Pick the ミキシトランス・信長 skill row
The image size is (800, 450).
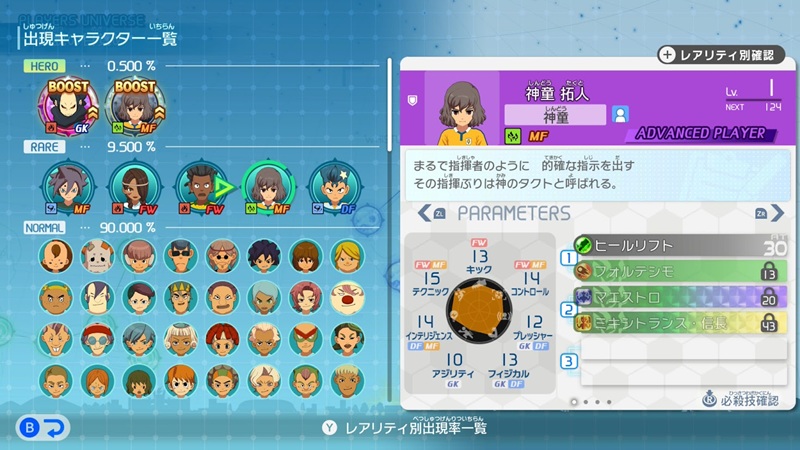(679, 322)
